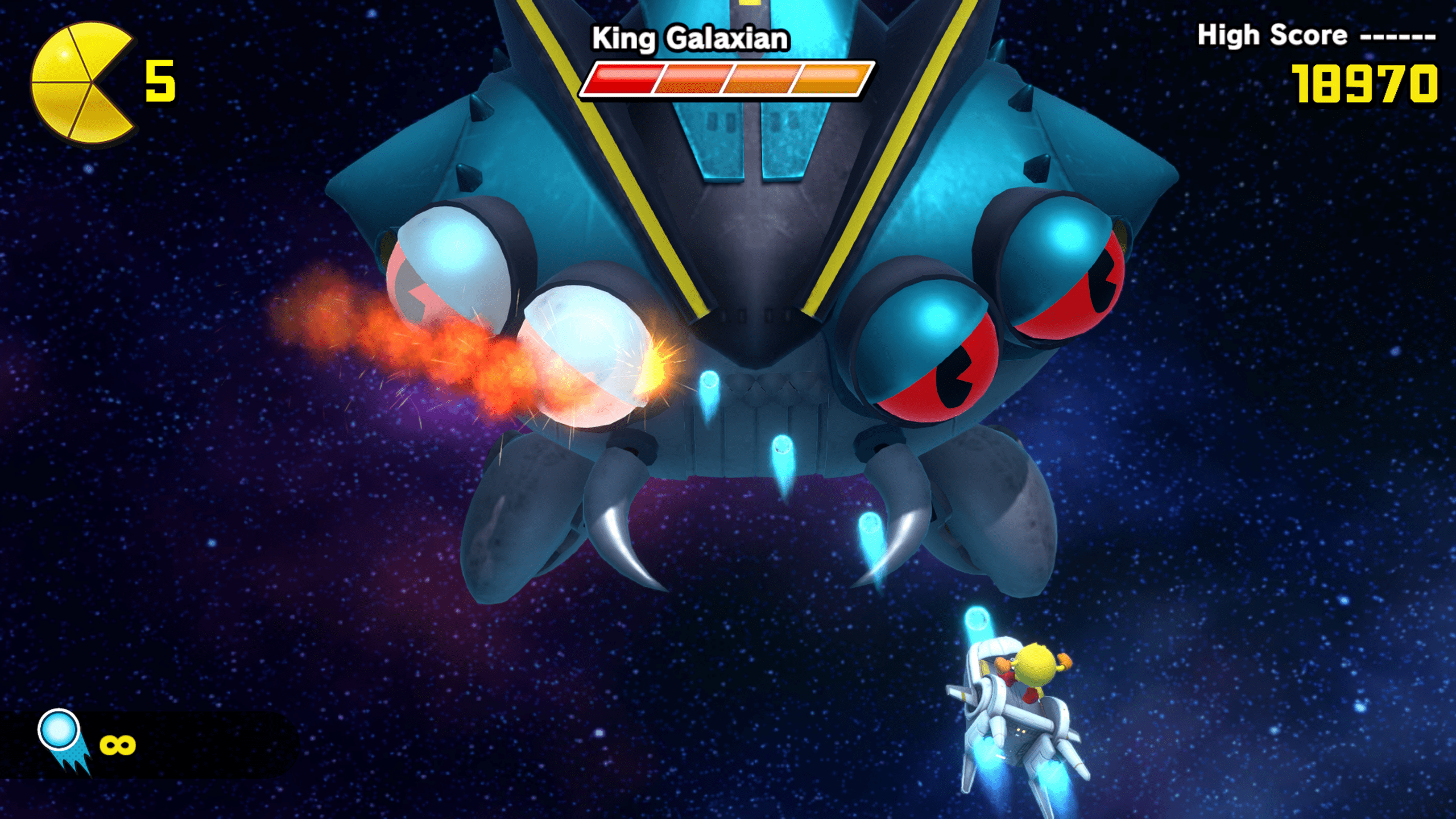
Task: Select the High Score header text
Action: [x=1274, y=35]
